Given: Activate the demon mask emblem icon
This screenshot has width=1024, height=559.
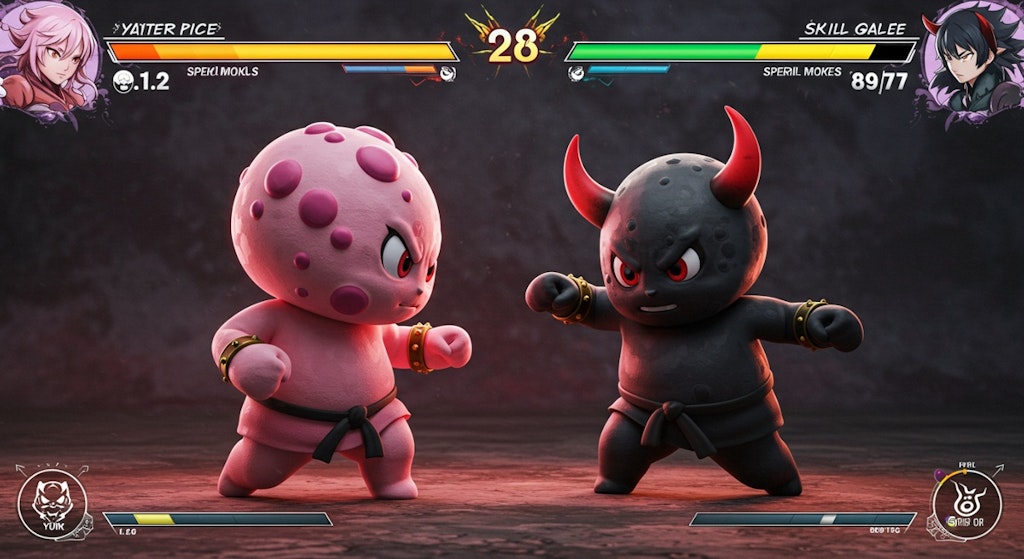Looking at the screenshot, I should pyautogui.click(x=52, y=503).
